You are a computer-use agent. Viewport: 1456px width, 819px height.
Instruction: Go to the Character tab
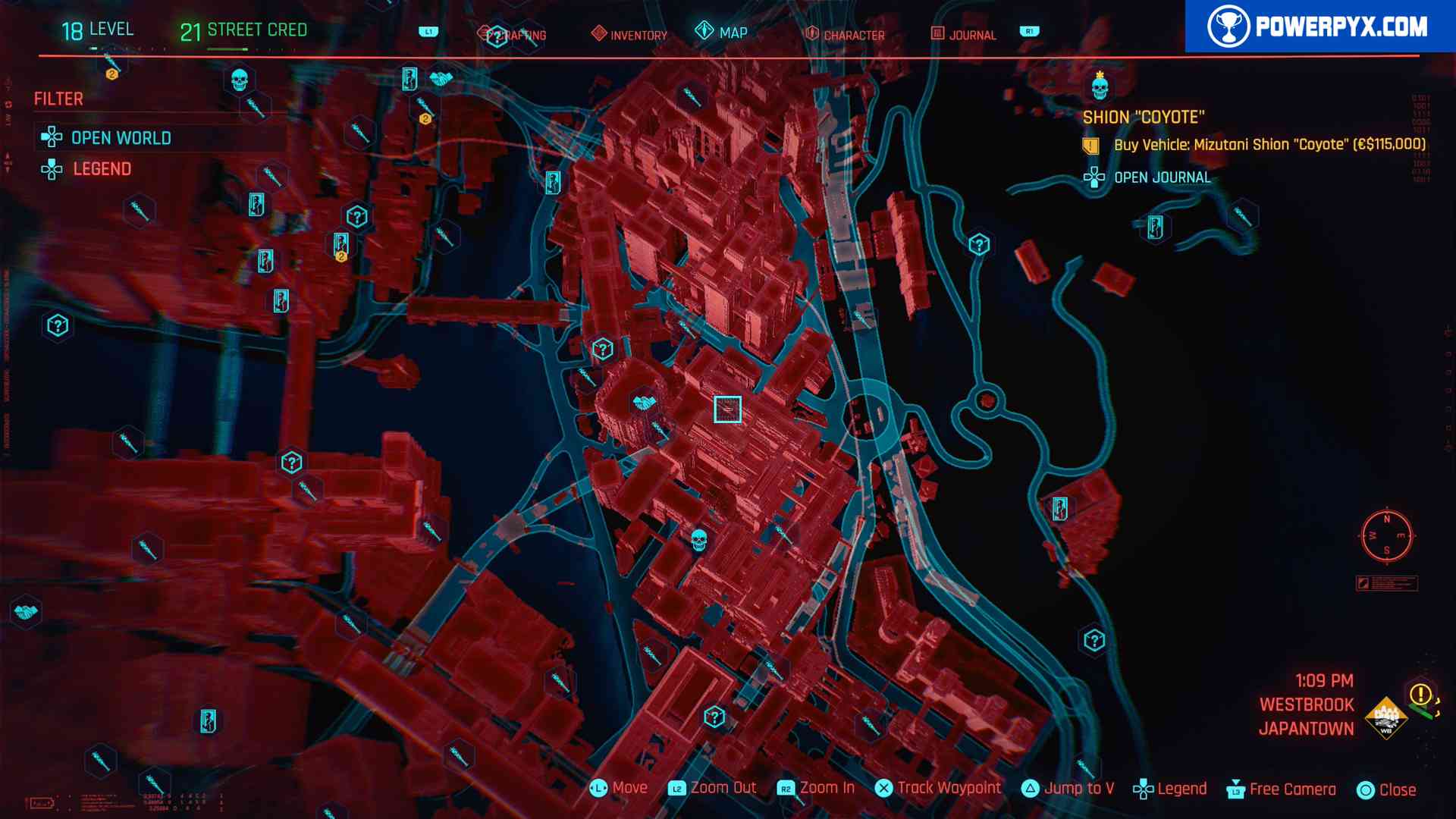coord(845,35)
